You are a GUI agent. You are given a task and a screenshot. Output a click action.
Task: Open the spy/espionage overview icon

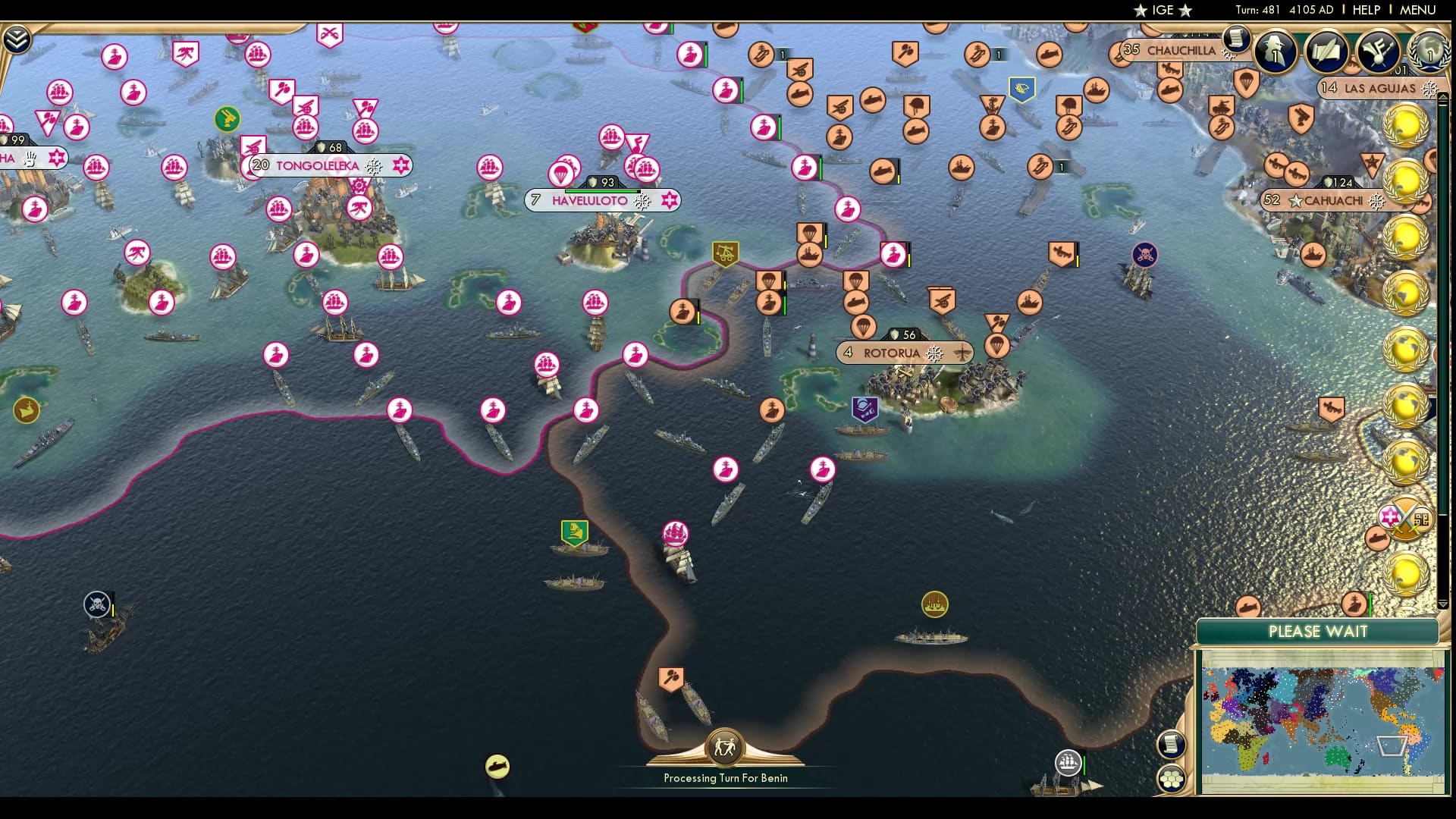coord(1274,53)
